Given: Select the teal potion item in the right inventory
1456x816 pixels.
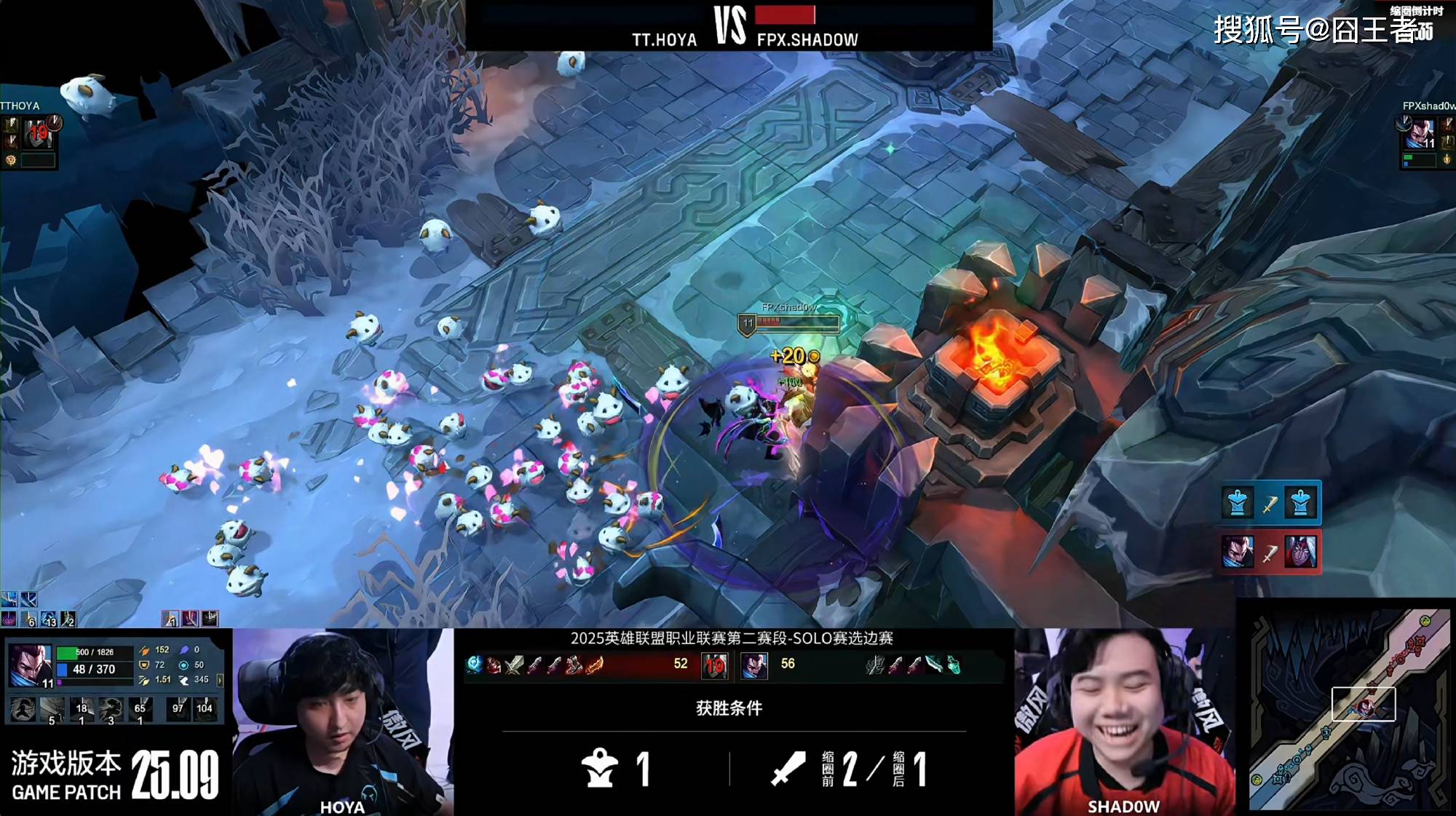Looking at the screenshot, I should point(953,665).
